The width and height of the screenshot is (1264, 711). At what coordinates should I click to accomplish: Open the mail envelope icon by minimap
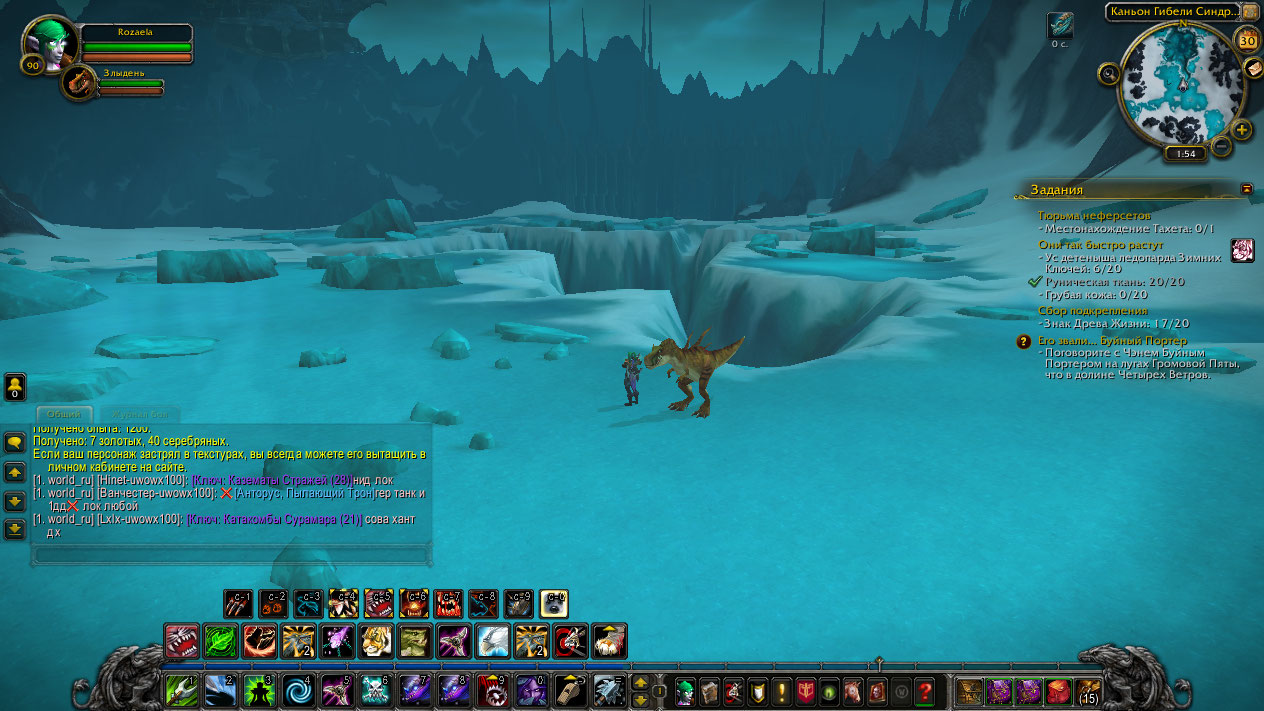click(x=1252, y=67)
